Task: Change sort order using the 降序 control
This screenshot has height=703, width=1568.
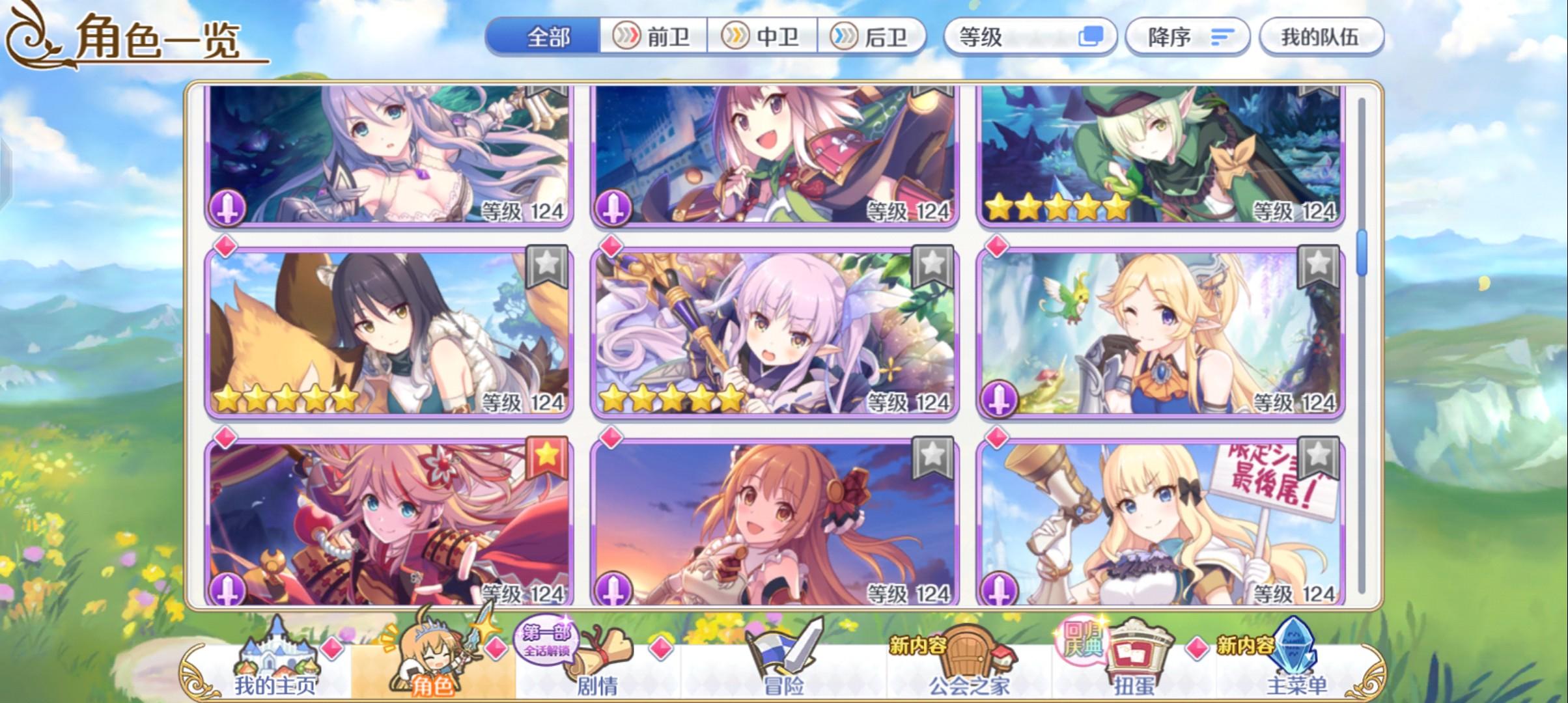Action: pyautogui.click(x=1186, y=37)
